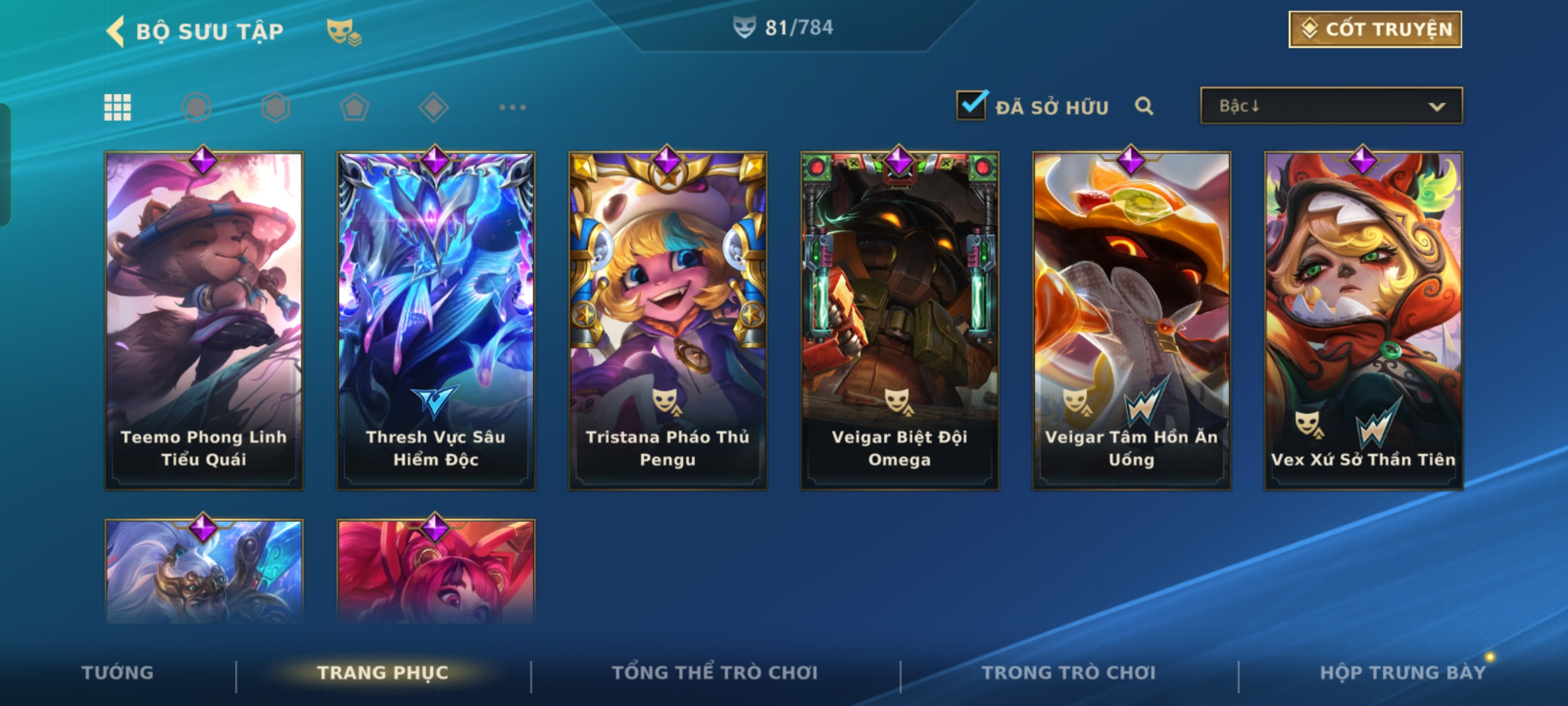The image size is (1568, 706).
Task: Open Vex Xứ Sở Thần Tiên skin
Action: point(1364,320)
